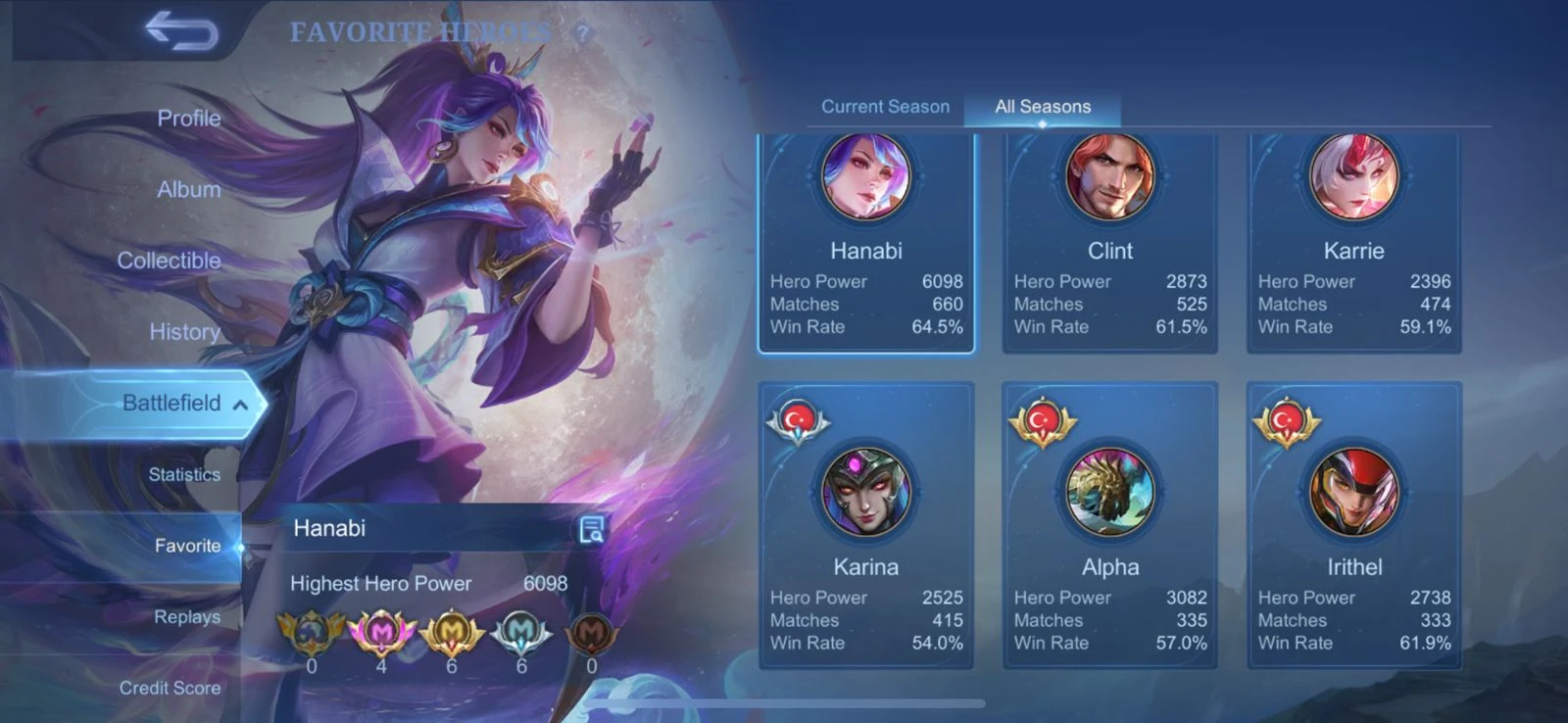Open hero details icon beside Hanabi name
The height and width of the screenshot is (723, 1568).
coord(592,528)
